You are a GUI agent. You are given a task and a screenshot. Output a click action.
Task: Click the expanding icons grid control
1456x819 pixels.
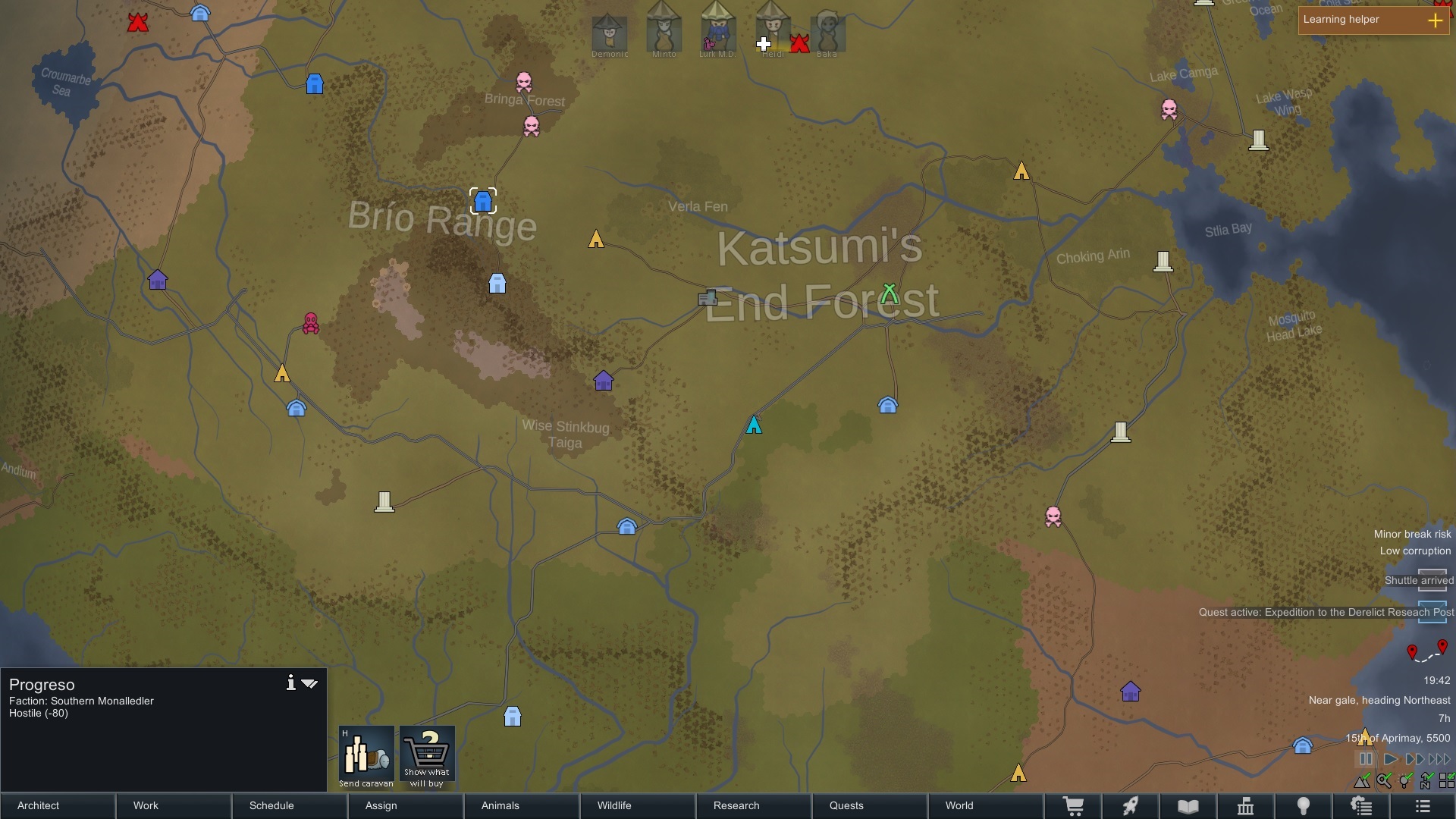point(1447,780)
